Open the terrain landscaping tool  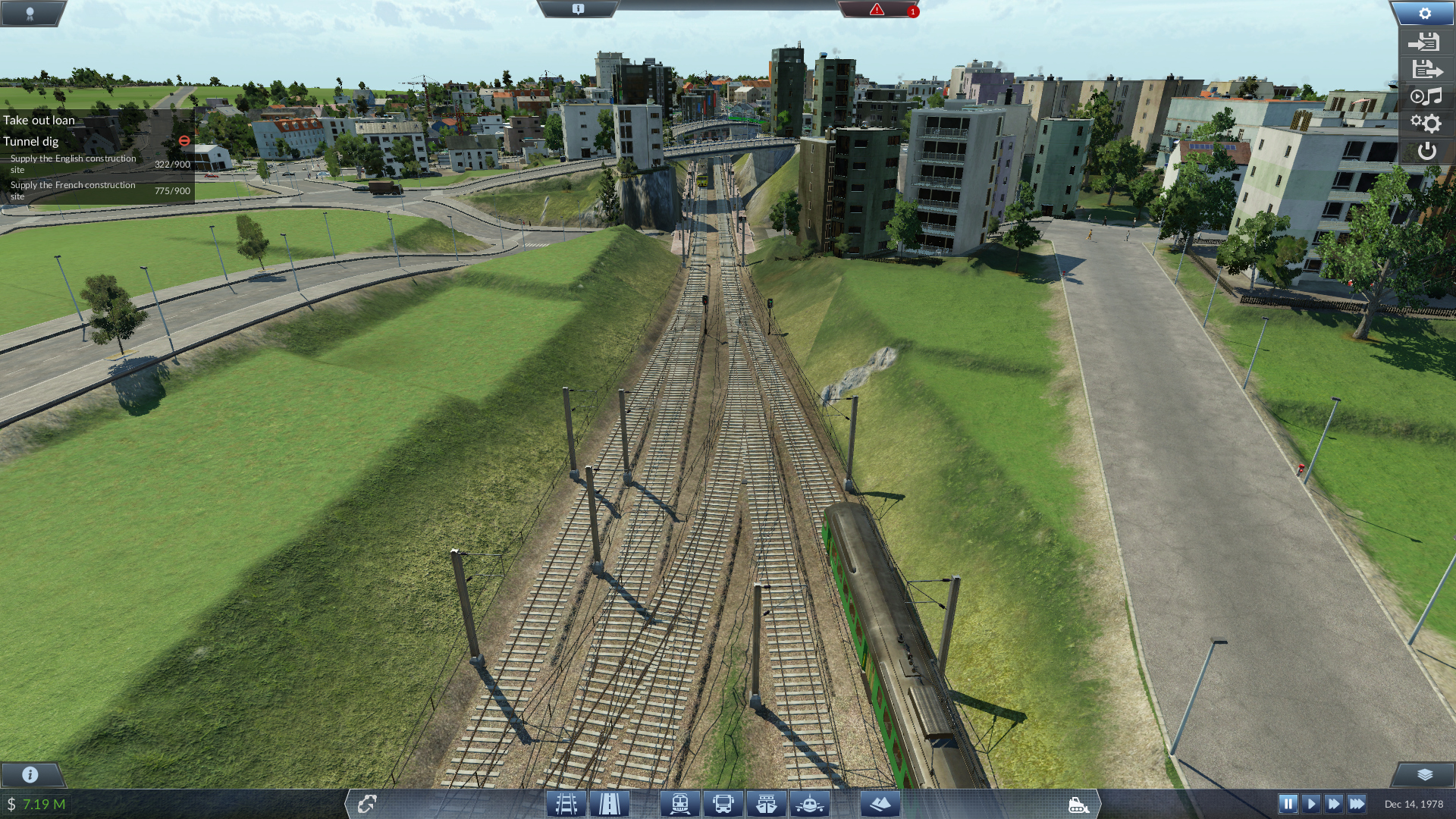point(880,804)
